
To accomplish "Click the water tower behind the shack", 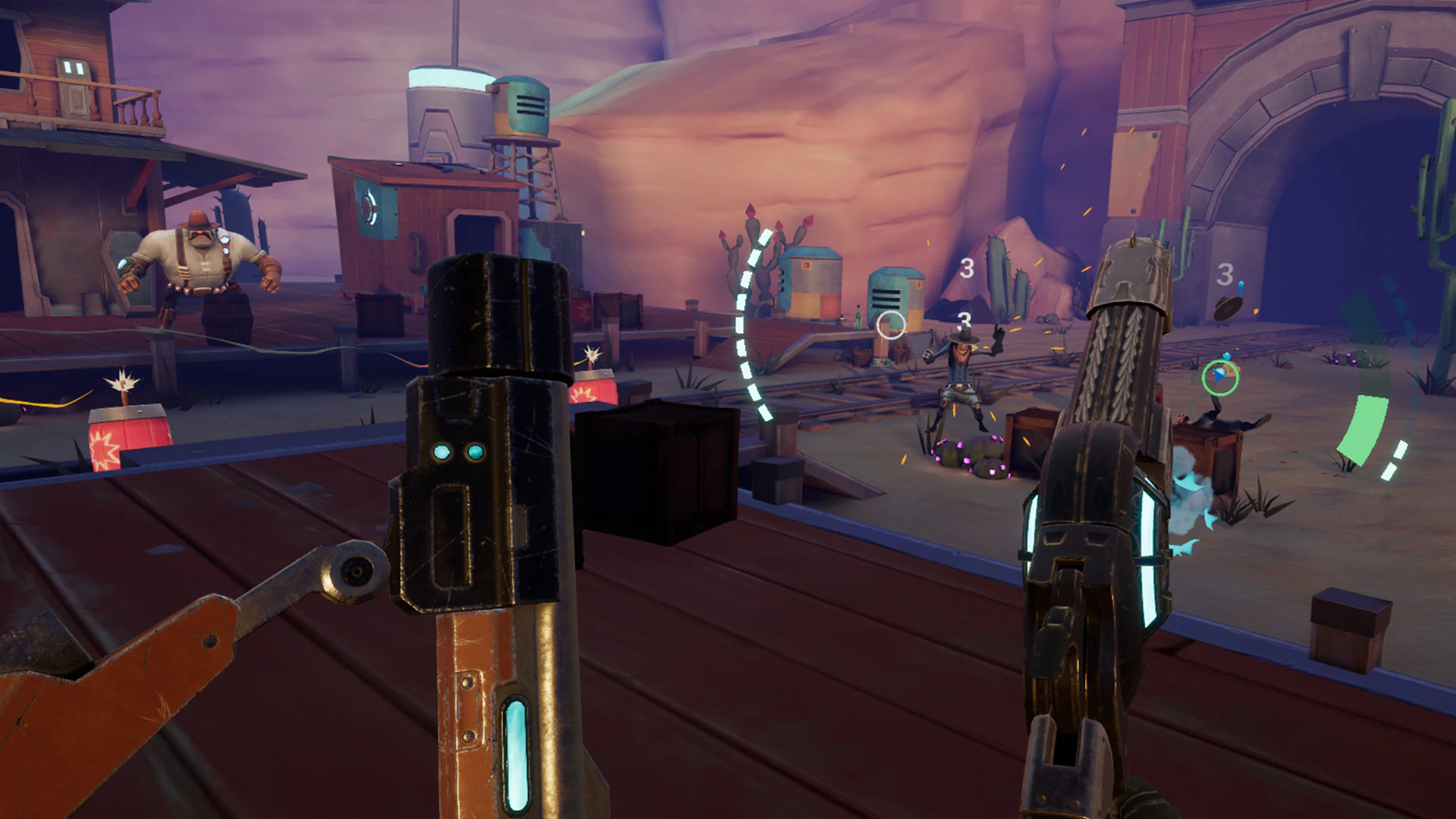I will point(522,106).
